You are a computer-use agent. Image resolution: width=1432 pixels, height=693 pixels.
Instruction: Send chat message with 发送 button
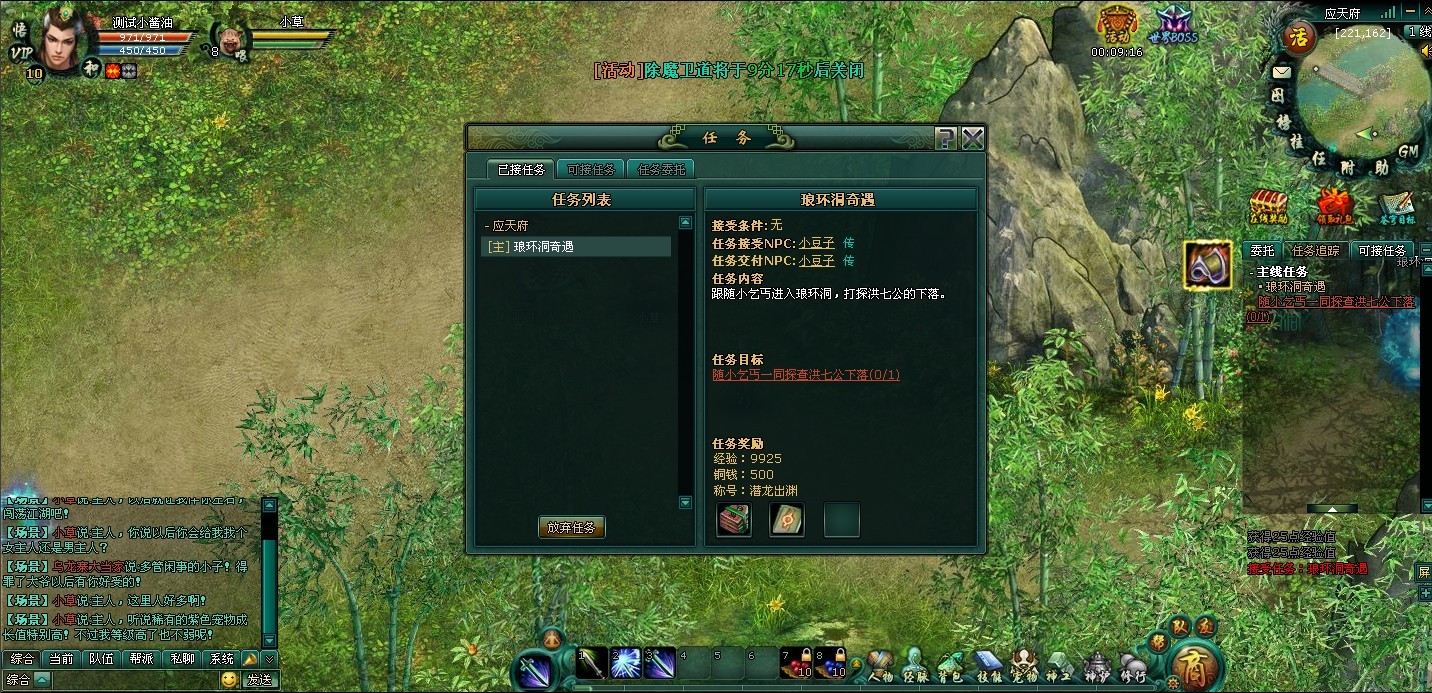point(259,680)
